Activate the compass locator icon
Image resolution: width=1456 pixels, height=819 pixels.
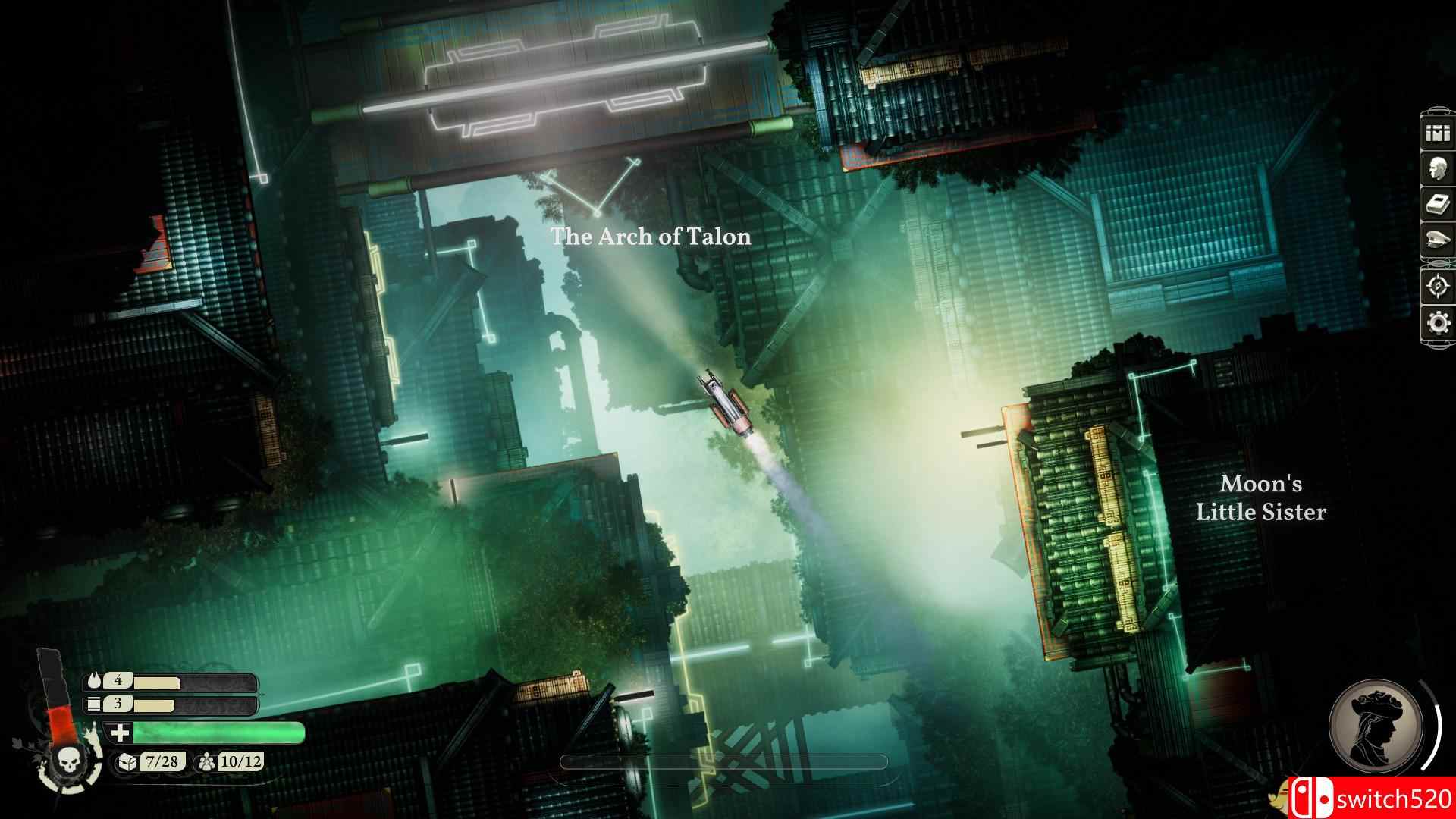(x=1436, y=286)
